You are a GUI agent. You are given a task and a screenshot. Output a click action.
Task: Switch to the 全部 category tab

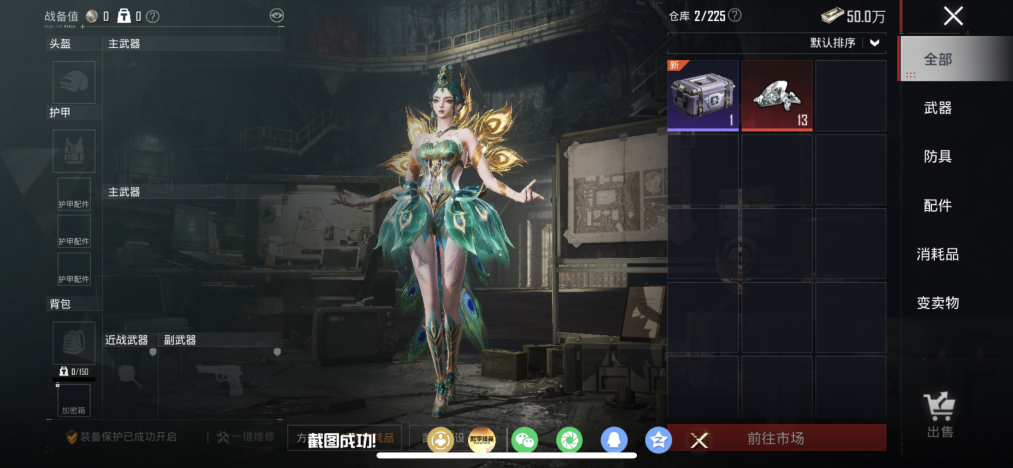(x=938, y=60)
